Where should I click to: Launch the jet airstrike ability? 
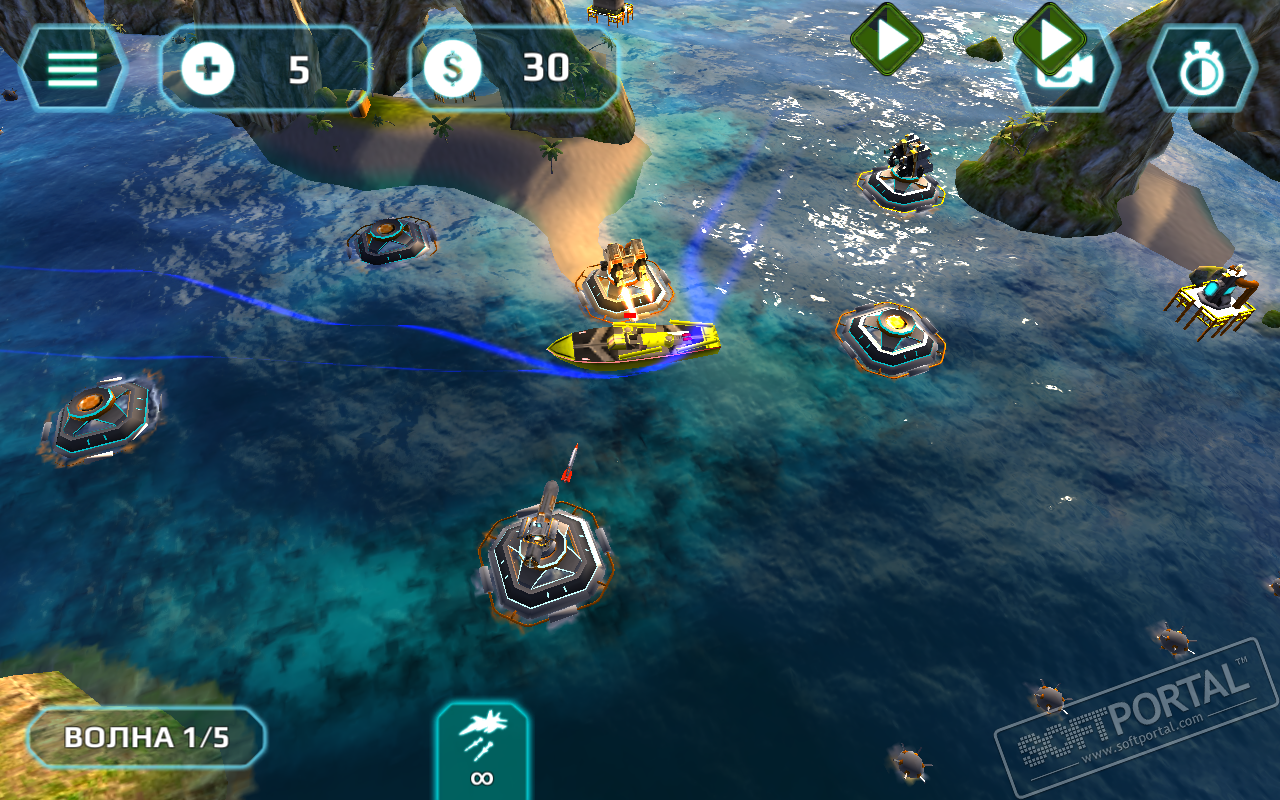point(482,750)
